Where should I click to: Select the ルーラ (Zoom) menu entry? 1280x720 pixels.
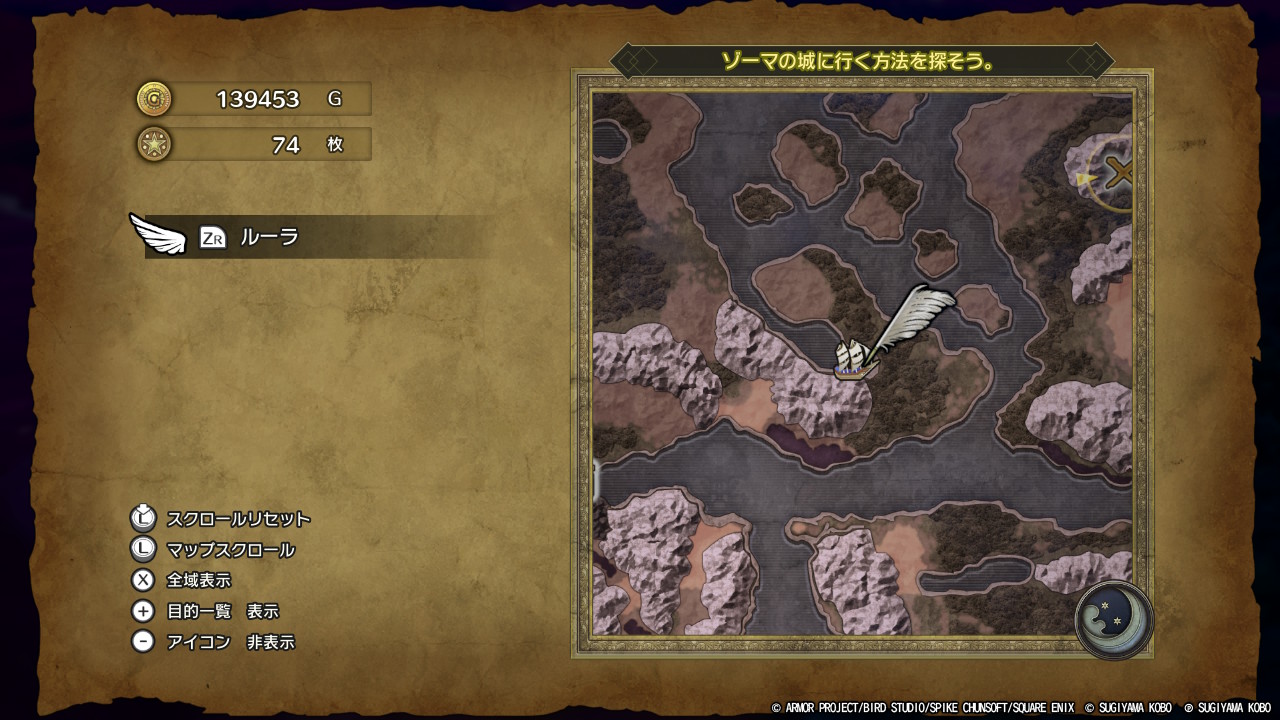pos(270,238)
